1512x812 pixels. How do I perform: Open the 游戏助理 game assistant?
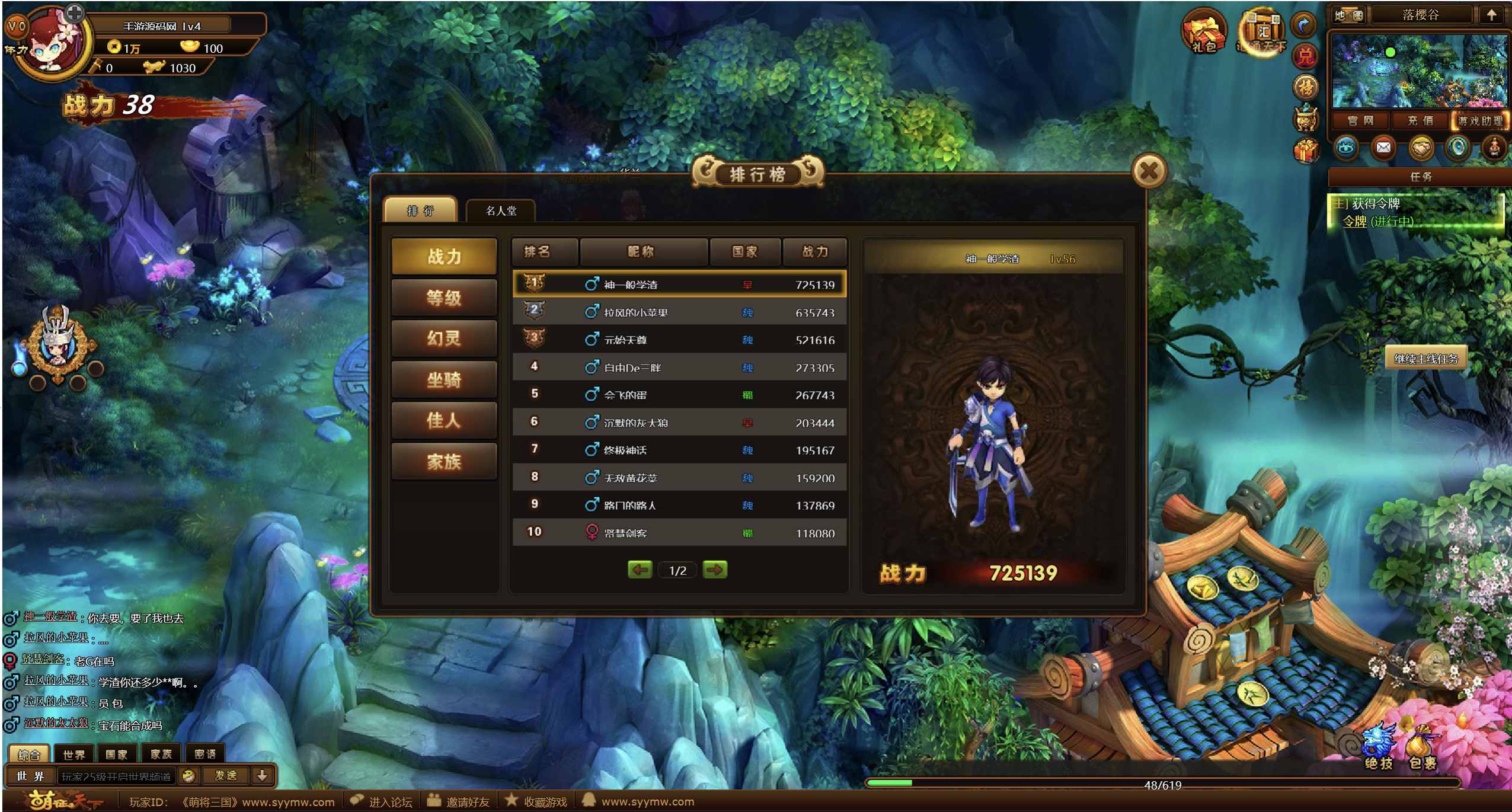(x=1480, y=121)
